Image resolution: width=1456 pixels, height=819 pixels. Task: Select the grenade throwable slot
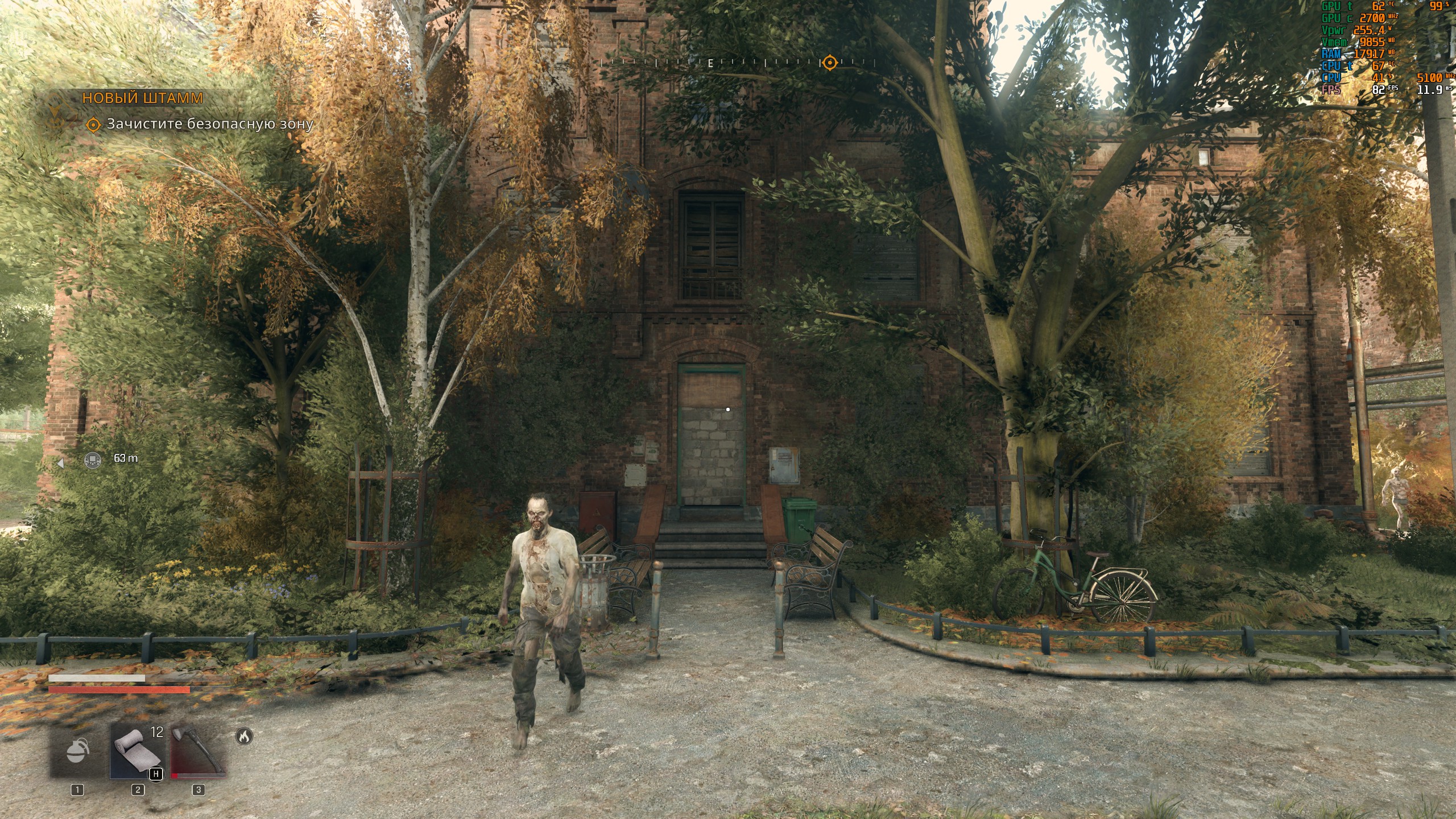[77, 750]
